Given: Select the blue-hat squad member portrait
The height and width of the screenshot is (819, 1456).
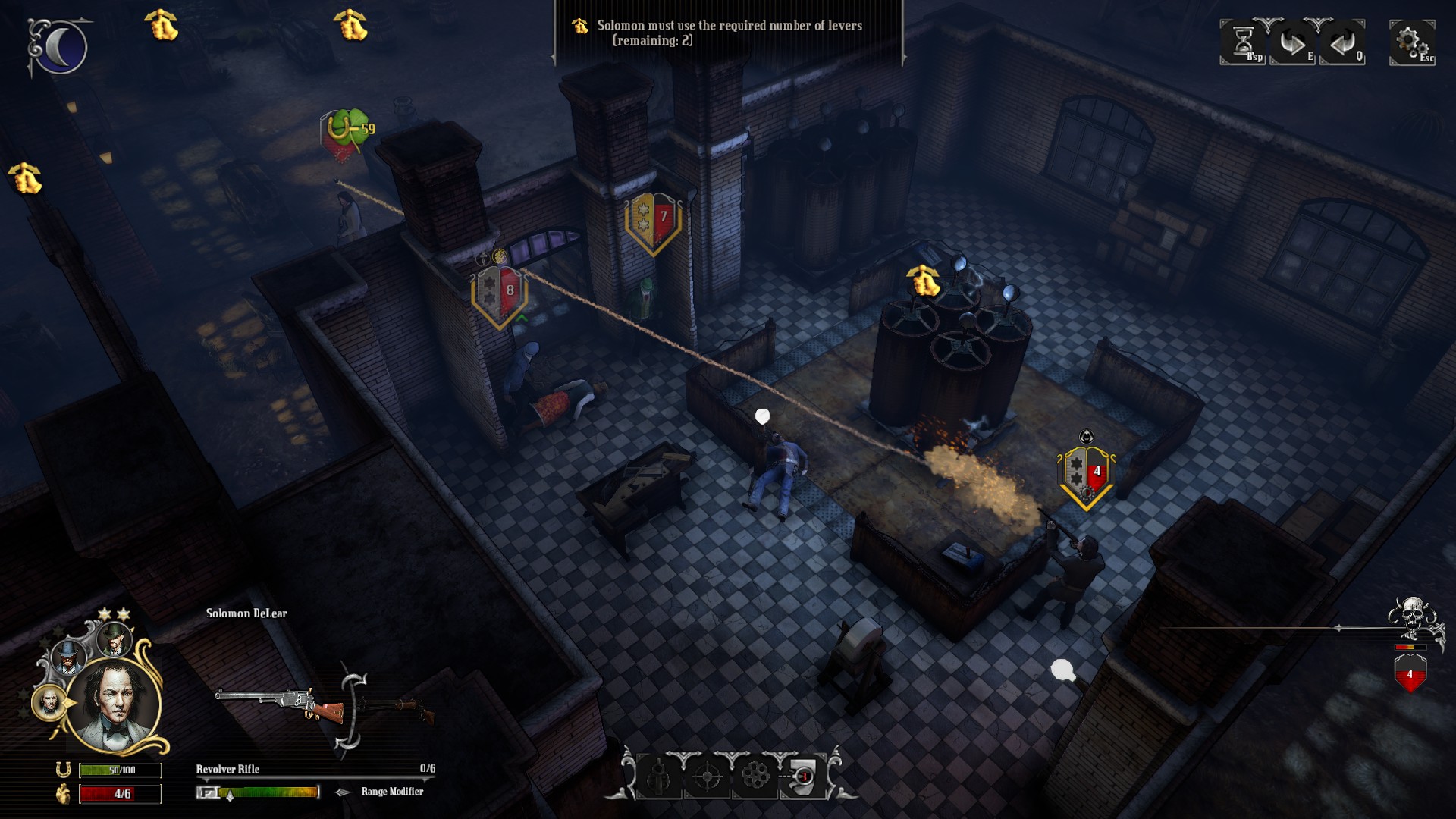Looking at the screenshot, I should coord(70,657).
